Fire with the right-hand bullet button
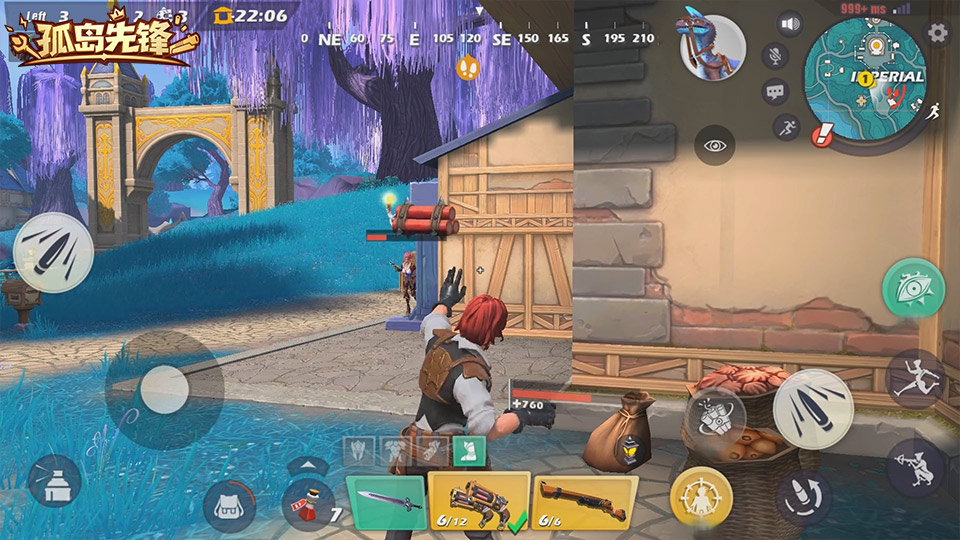This screenshot has width=960, height=540. (812, 408)
